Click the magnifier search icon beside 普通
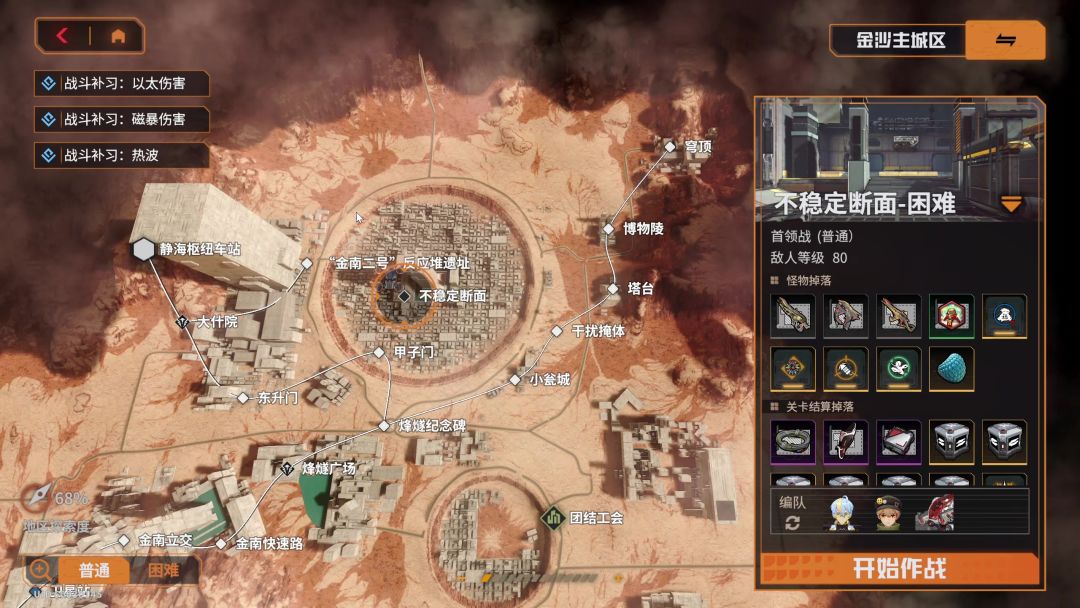The height and width of the screenshot is (608, 1080). [x=41, y=569]
